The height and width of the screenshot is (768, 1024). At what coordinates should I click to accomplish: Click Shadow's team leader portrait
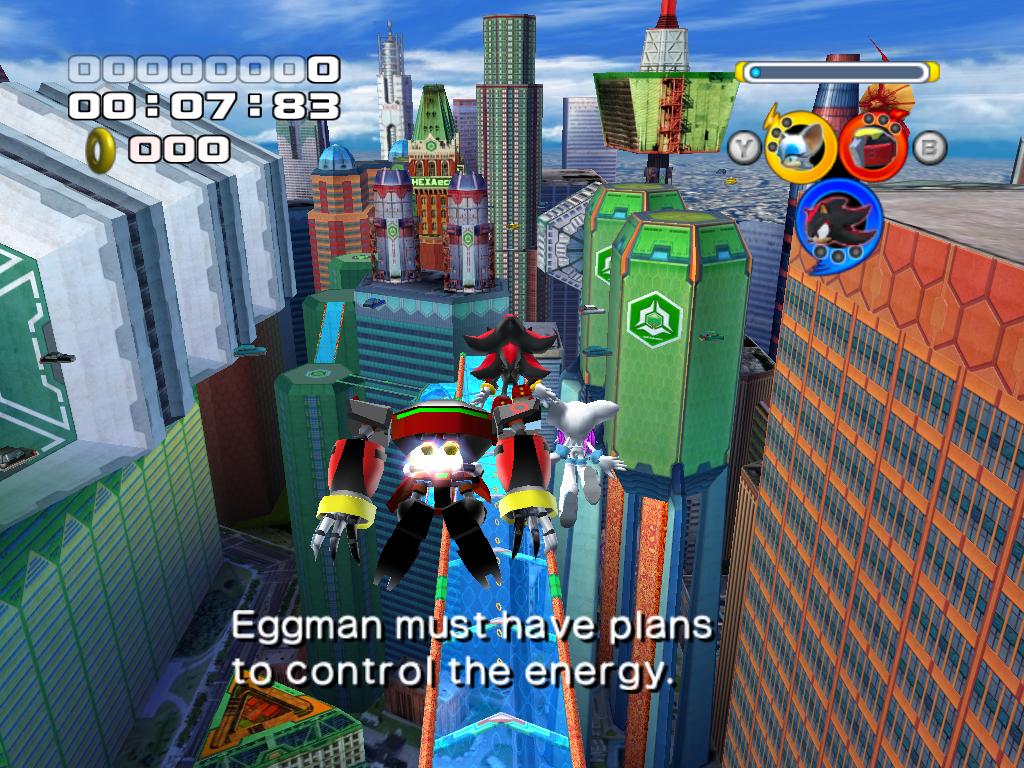(838, 222)
